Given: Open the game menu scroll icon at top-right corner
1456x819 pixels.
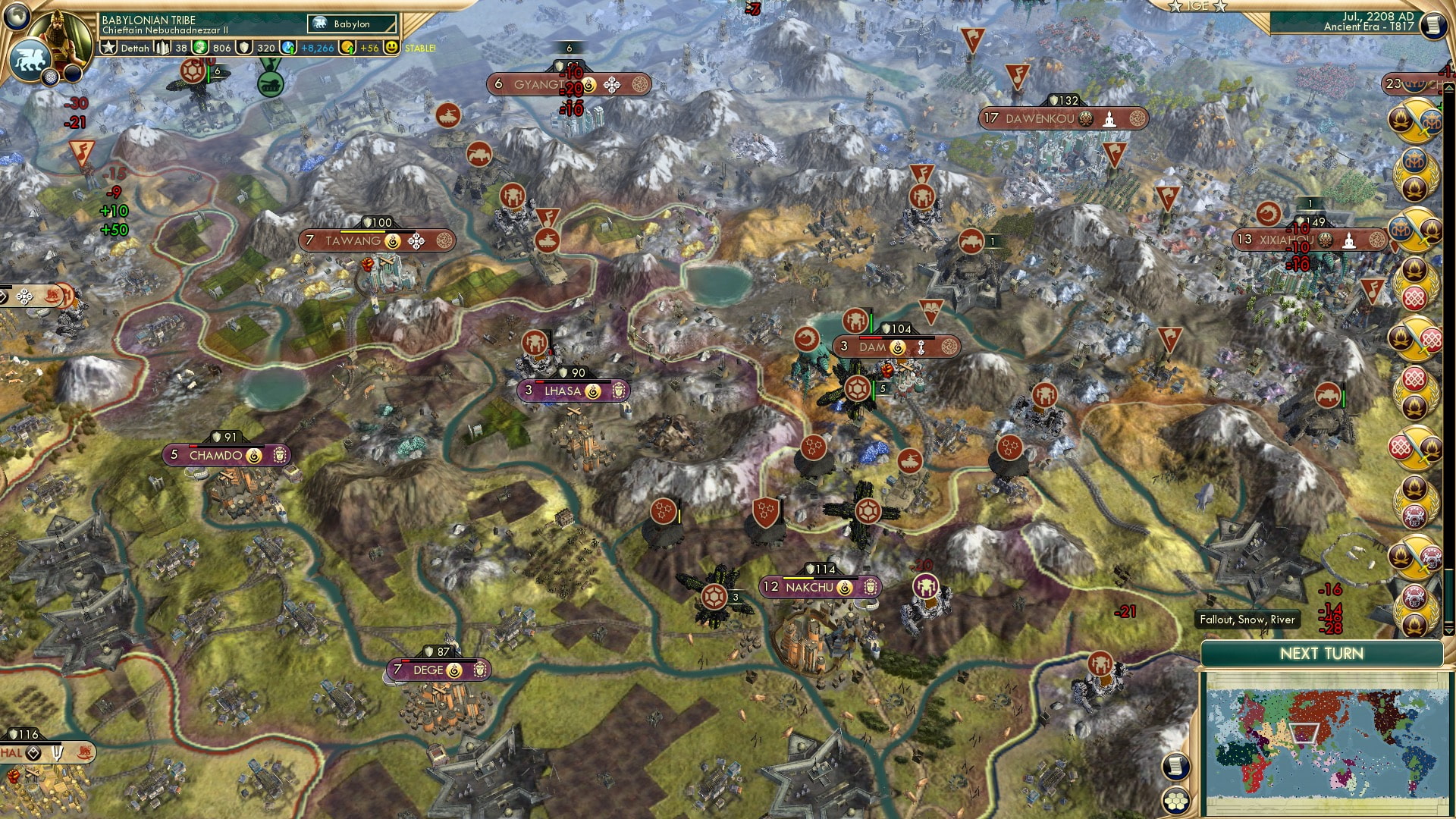Looking at the screenshot, I should pos(1434,25).
